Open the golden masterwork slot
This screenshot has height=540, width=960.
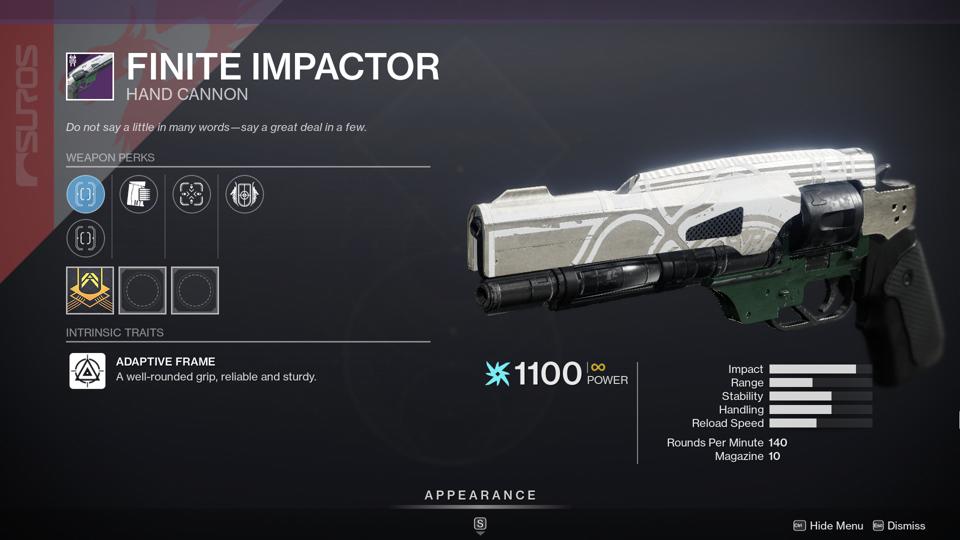click(x=89, y=290)
